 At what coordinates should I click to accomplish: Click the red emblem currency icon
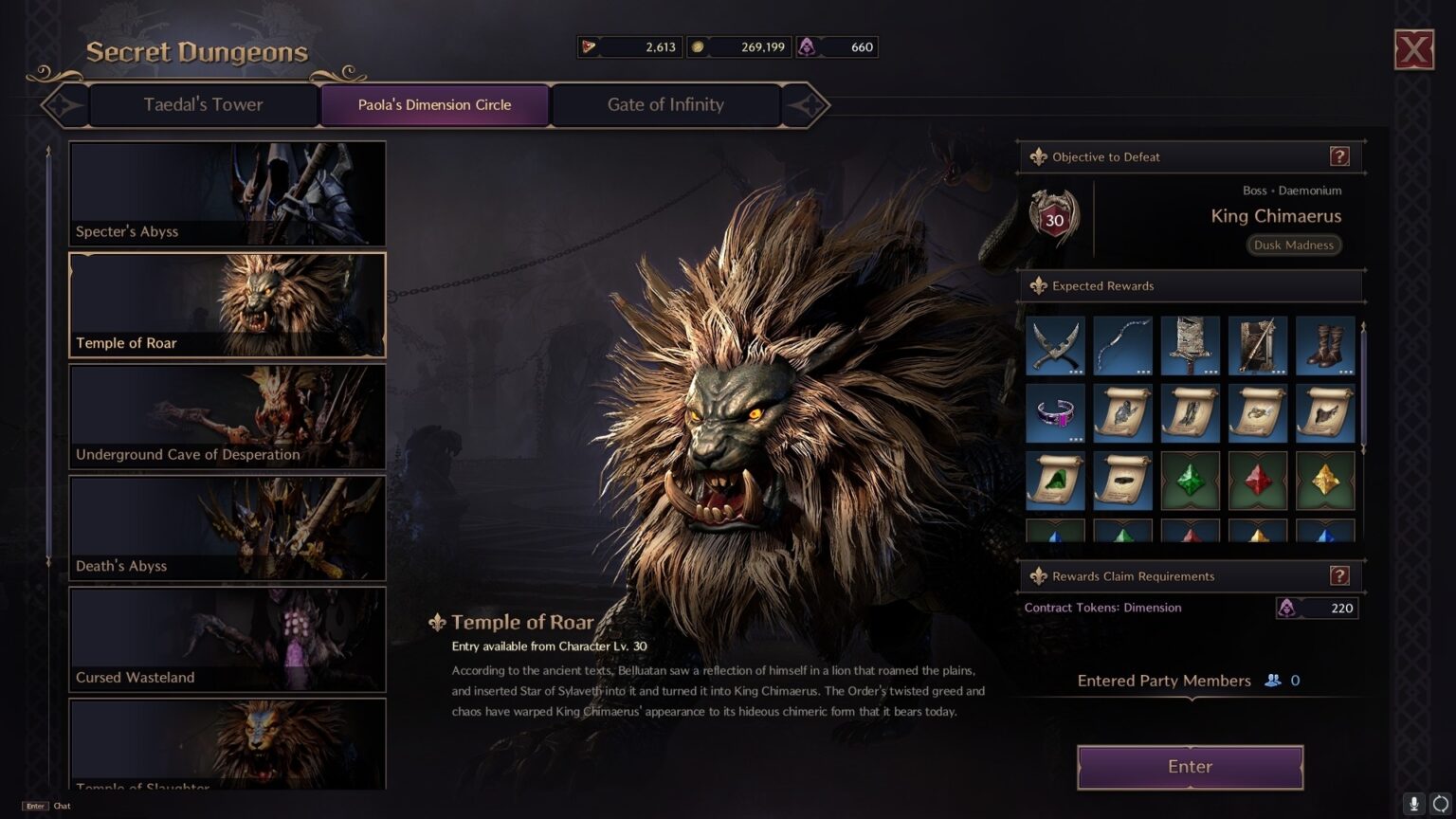click(591, 46)
